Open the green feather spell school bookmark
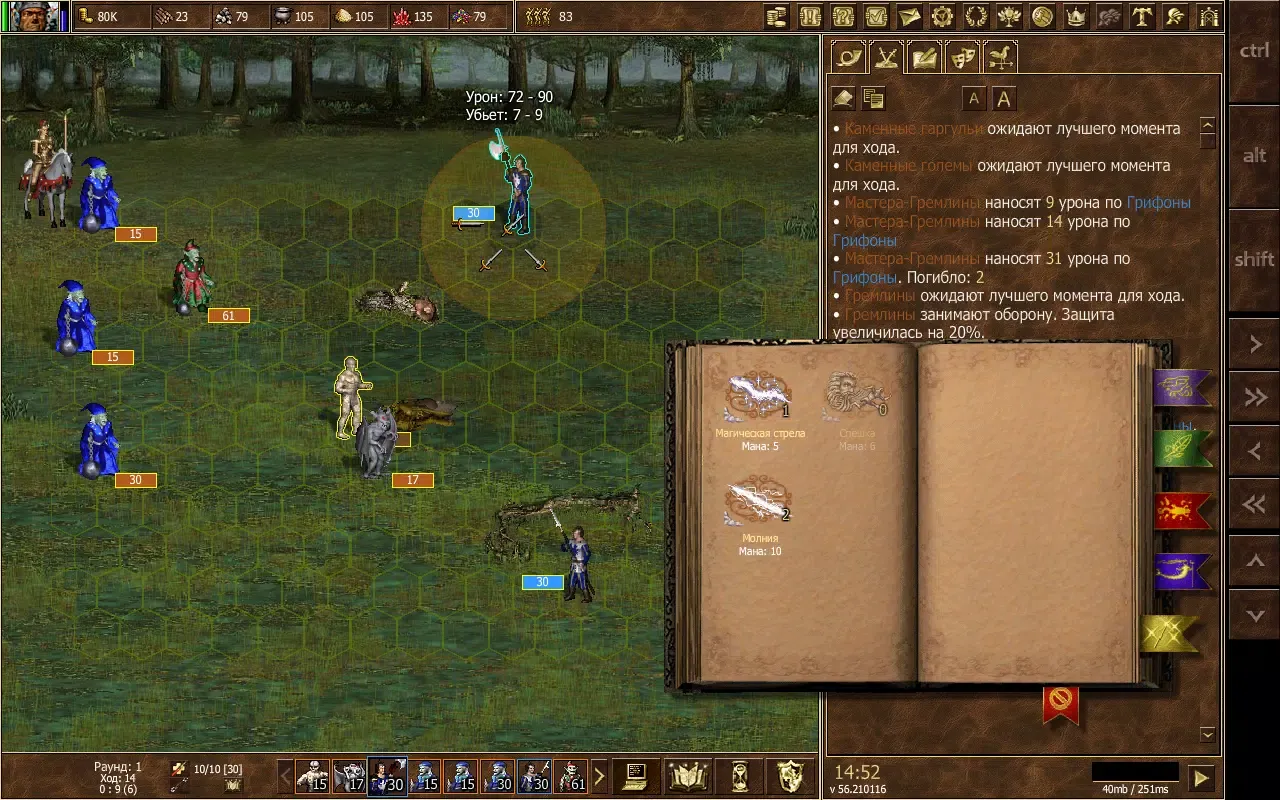 coord(1182,449)
